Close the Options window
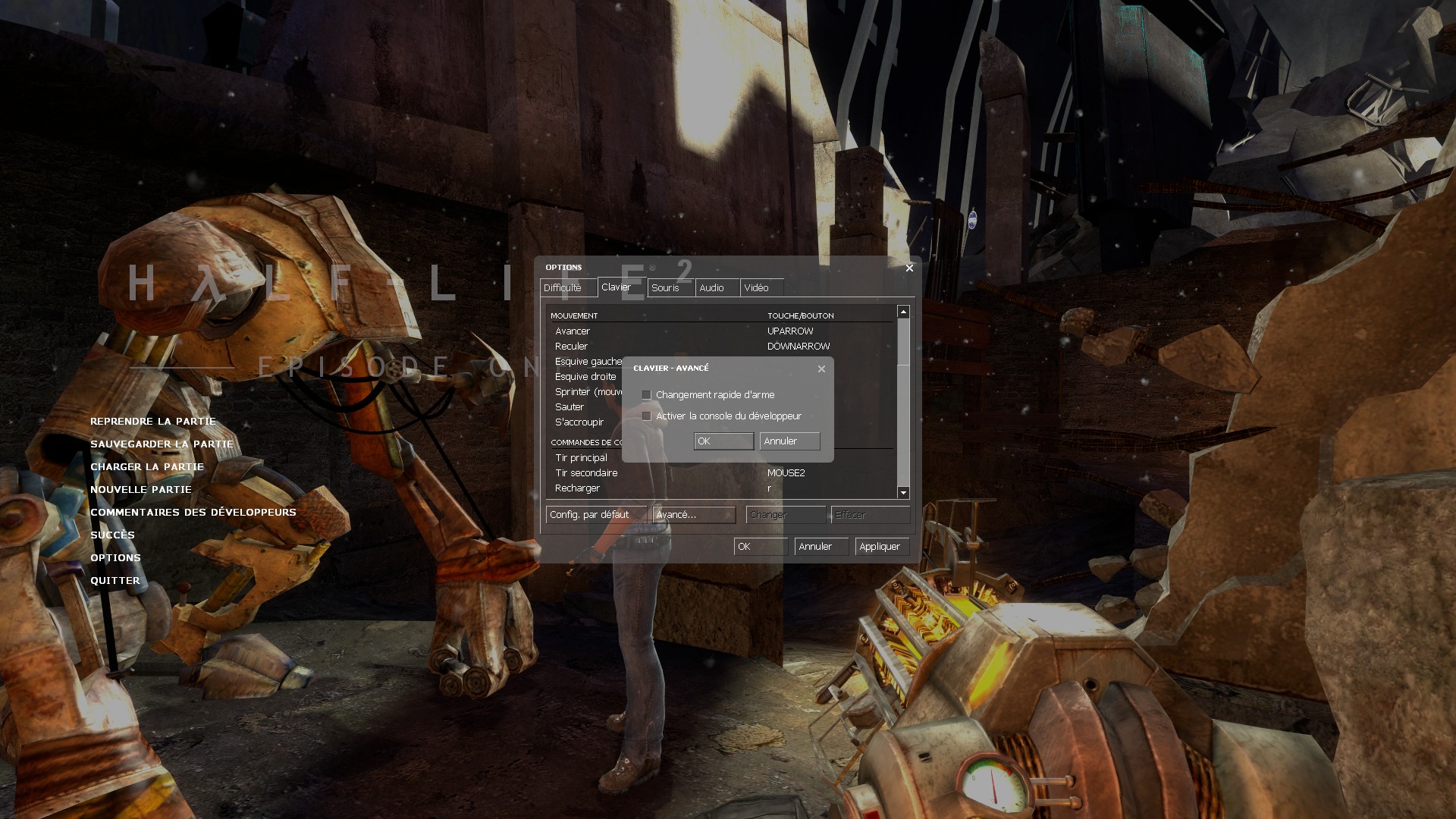Image resolution: width=1456 pixels, height=819 pixels. click(x=909, y=268)
